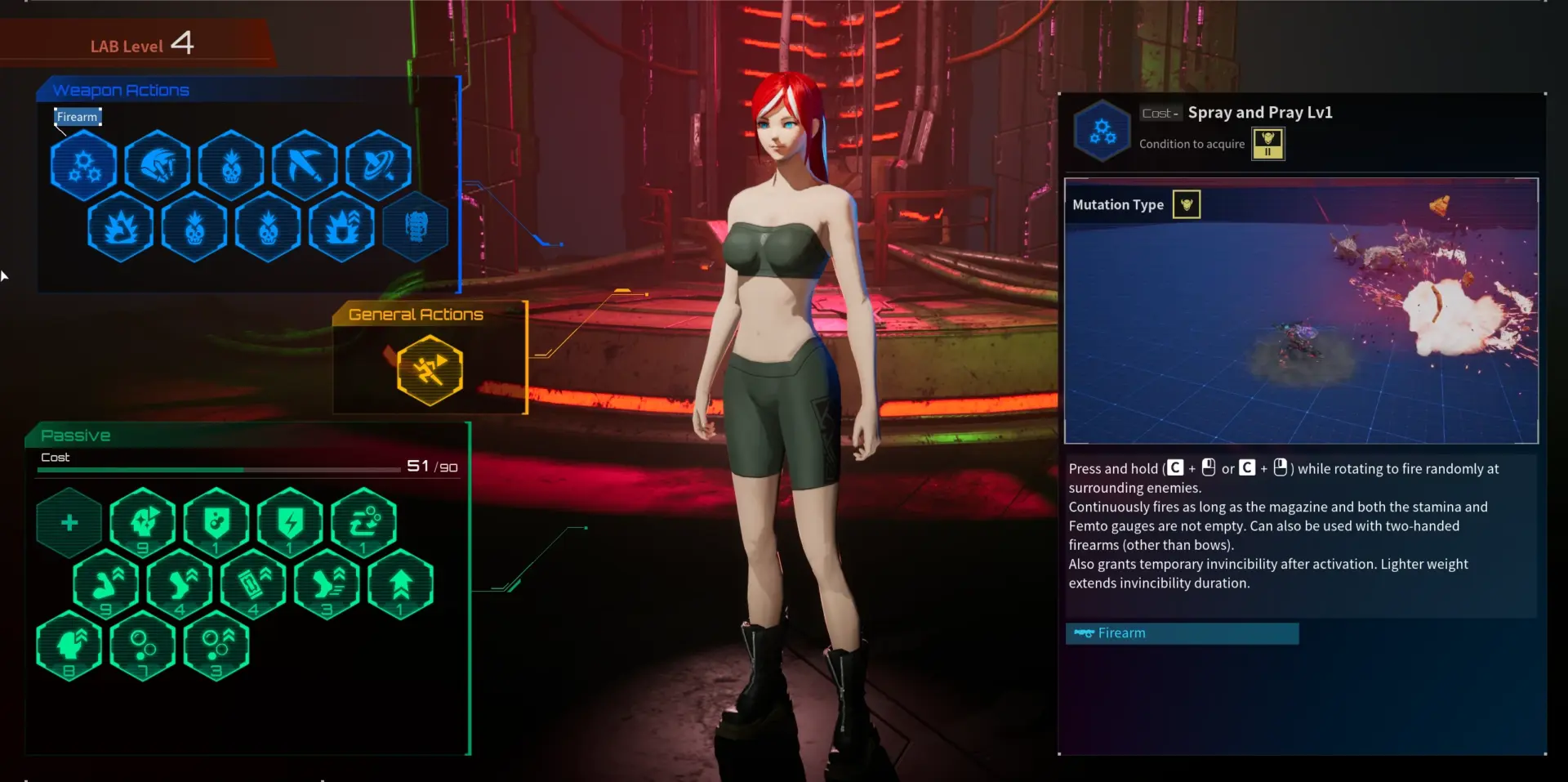Select the crossed sword weapon action
Image resolution: width=1568 pixels, height=782 pixels.
pyautogui.click(x=305, y=165)
